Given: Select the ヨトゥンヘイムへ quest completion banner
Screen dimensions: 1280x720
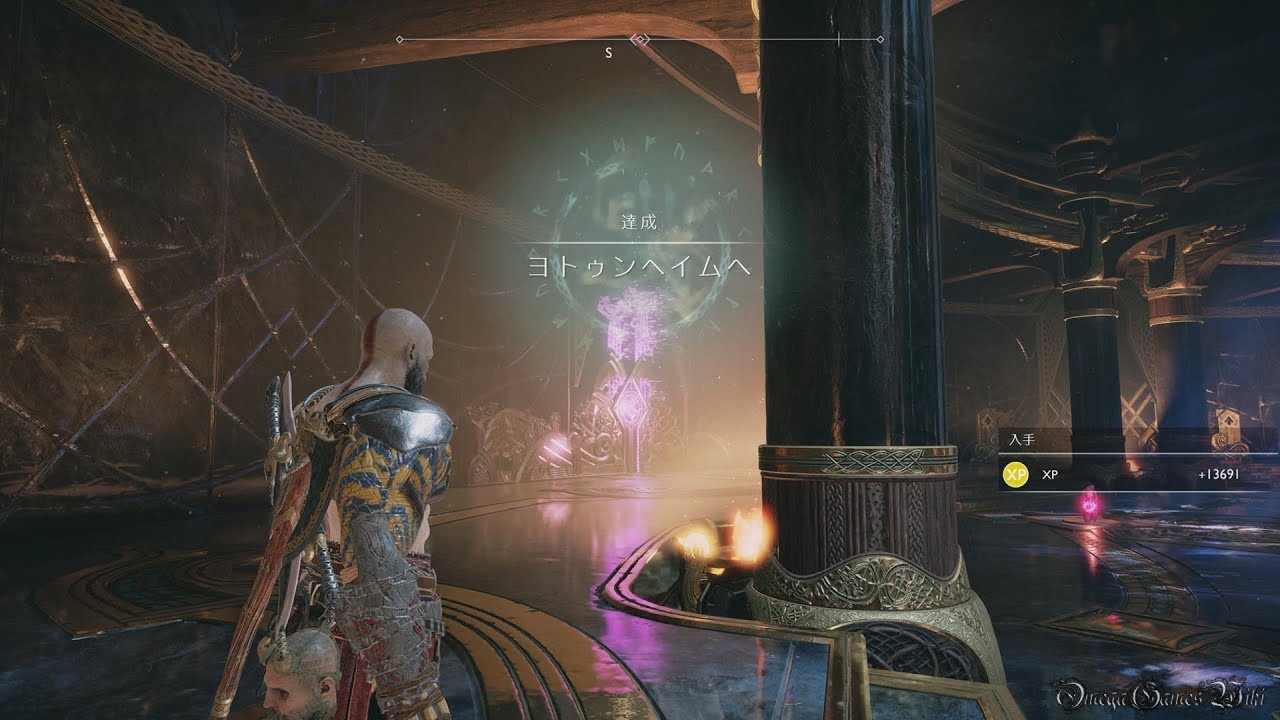Looking at the screenshot, I should (x=640, y=266).
